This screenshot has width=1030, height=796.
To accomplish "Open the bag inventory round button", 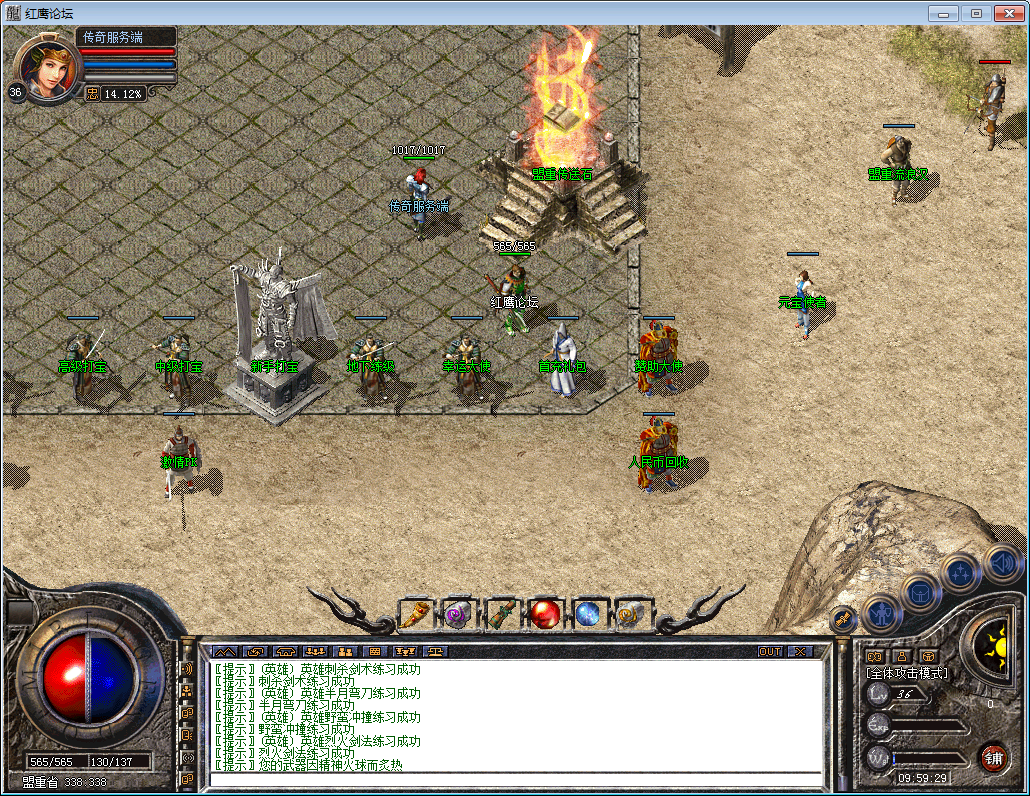I will pos(920,590).
